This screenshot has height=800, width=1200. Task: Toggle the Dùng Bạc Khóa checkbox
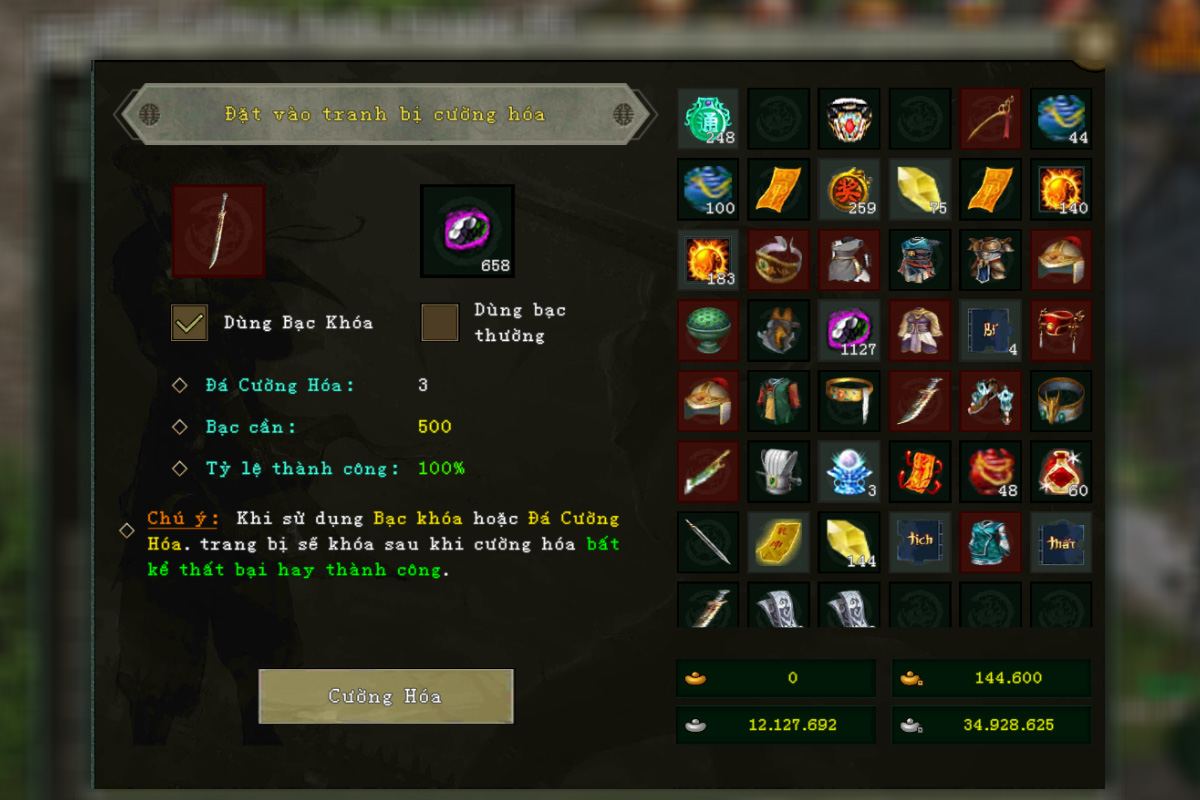click(x=190, y=322)
